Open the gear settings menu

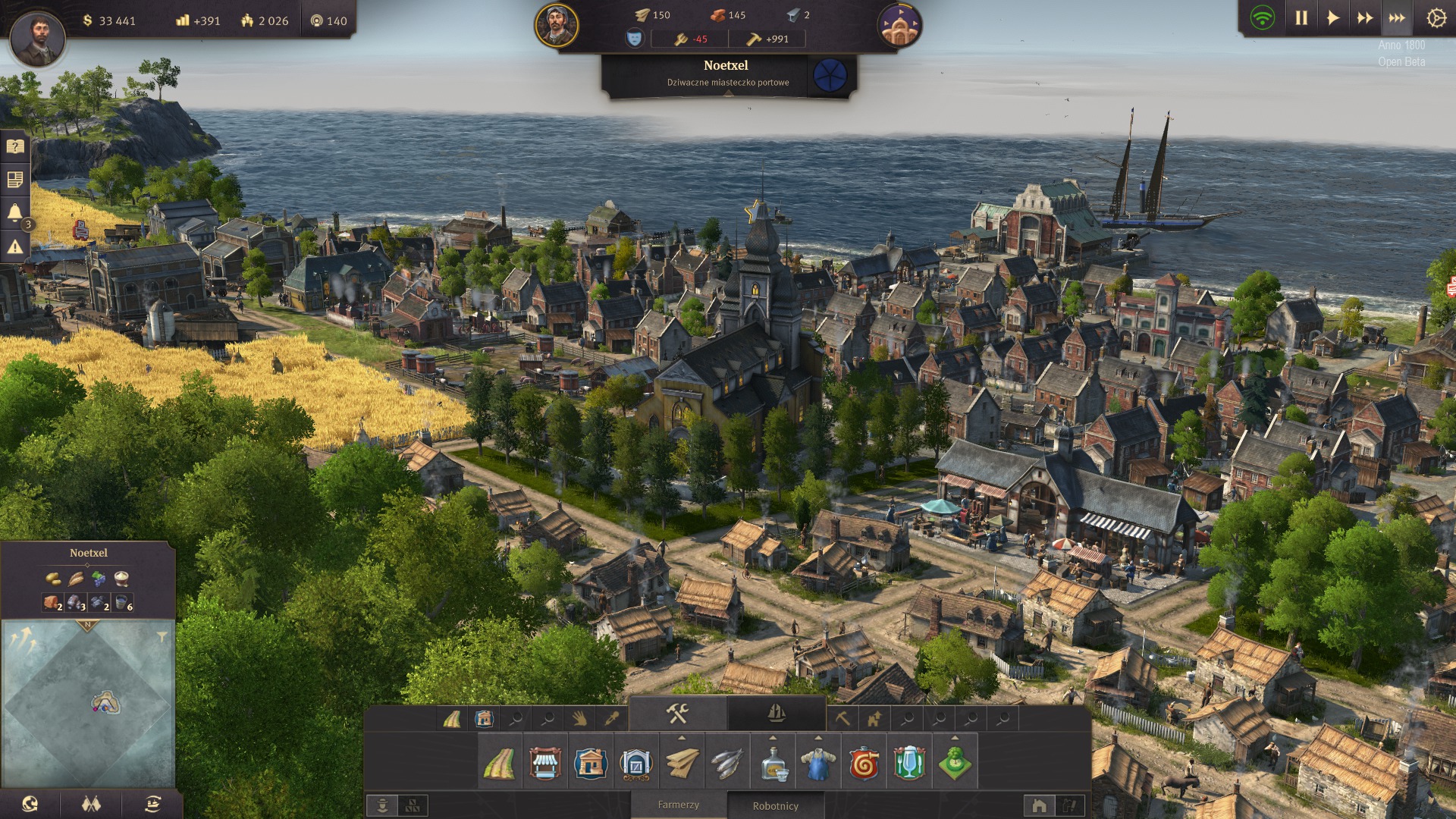coord(1436,18)
